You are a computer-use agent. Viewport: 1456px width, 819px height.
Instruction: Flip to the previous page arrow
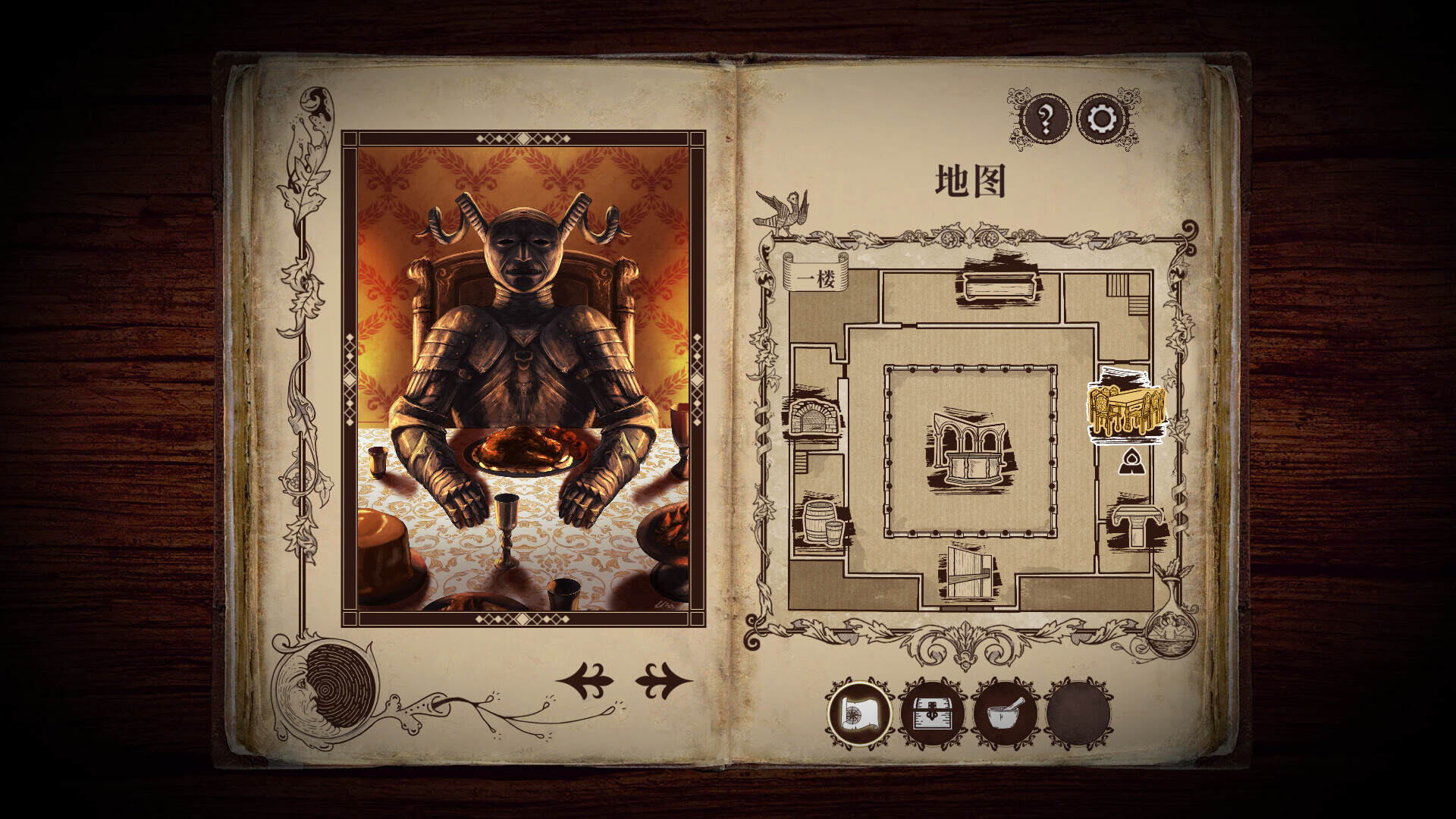coord(585,680)
